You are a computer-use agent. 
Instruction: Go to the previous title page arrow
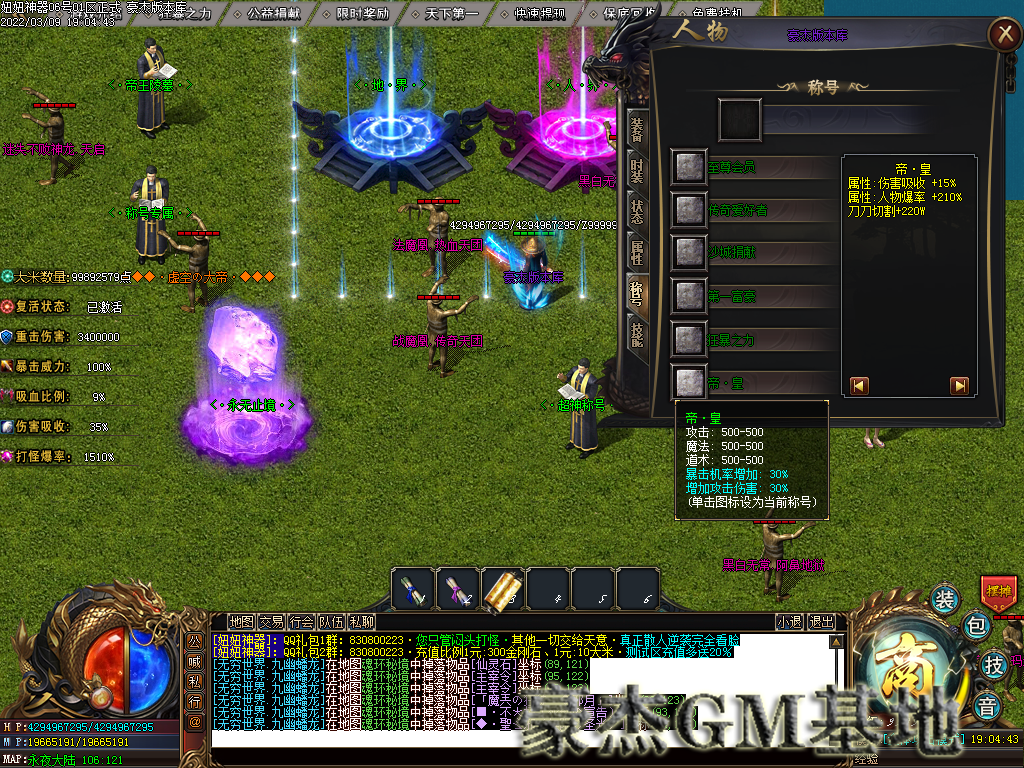pos(859,385)
